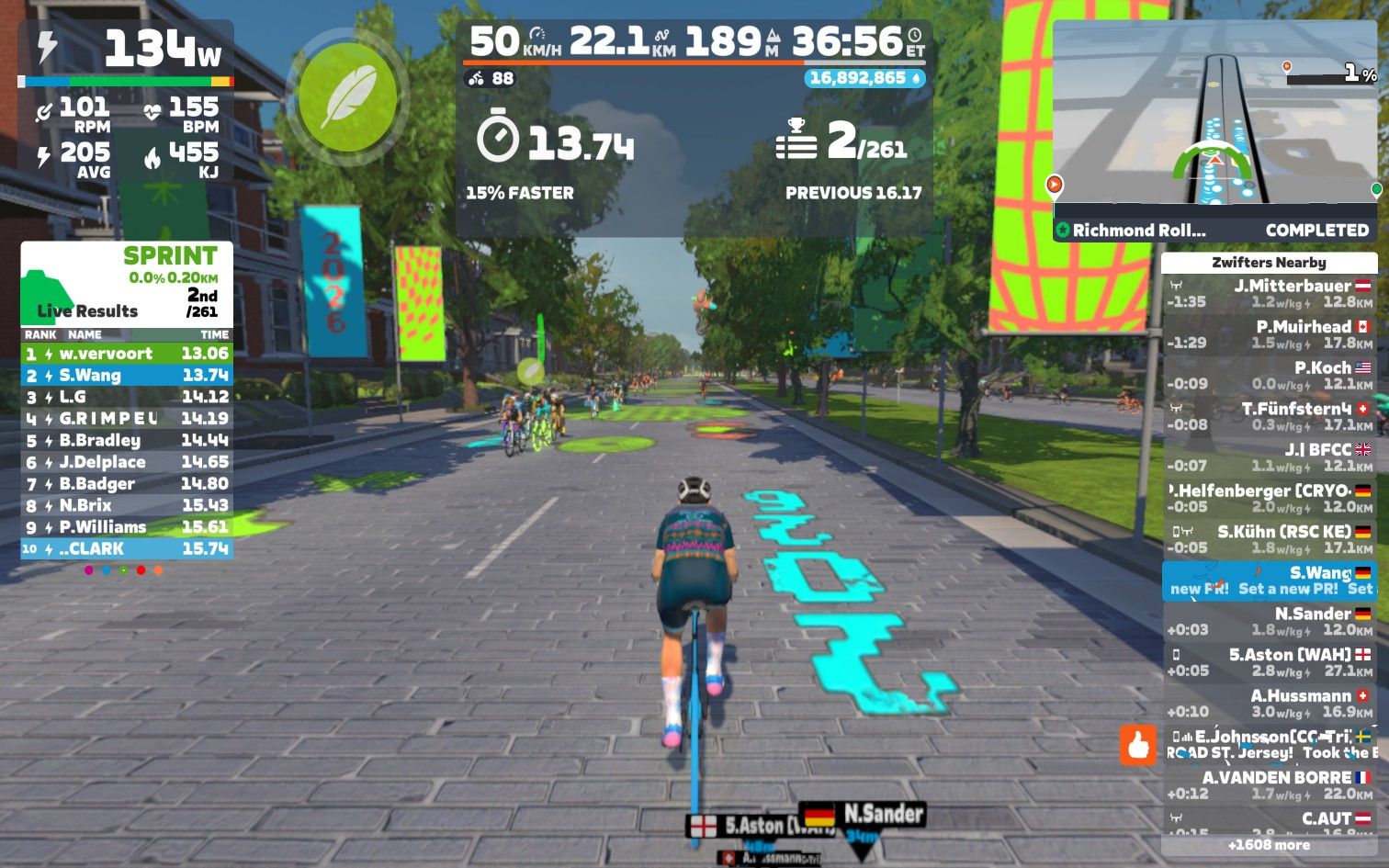1389x868 pixels.
Task: Give a Ride On thumbs up
Action: tap(1137, 744)
